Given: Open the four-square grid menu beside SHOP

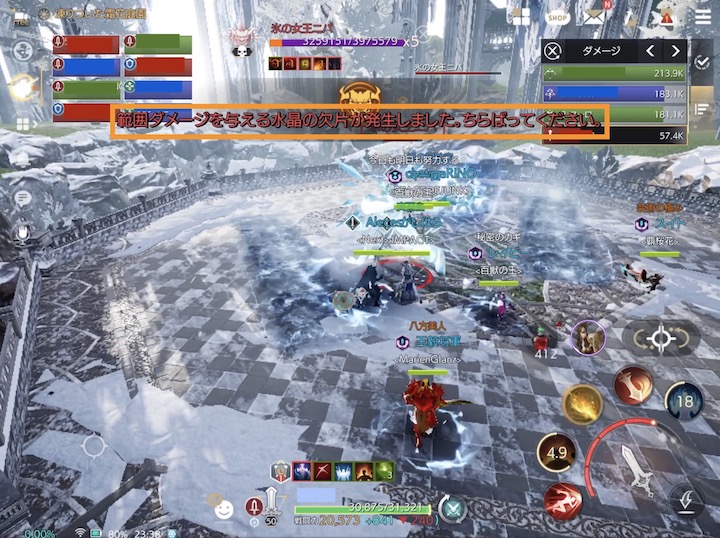Looking at the screenshot, I should tap(519, 16).
